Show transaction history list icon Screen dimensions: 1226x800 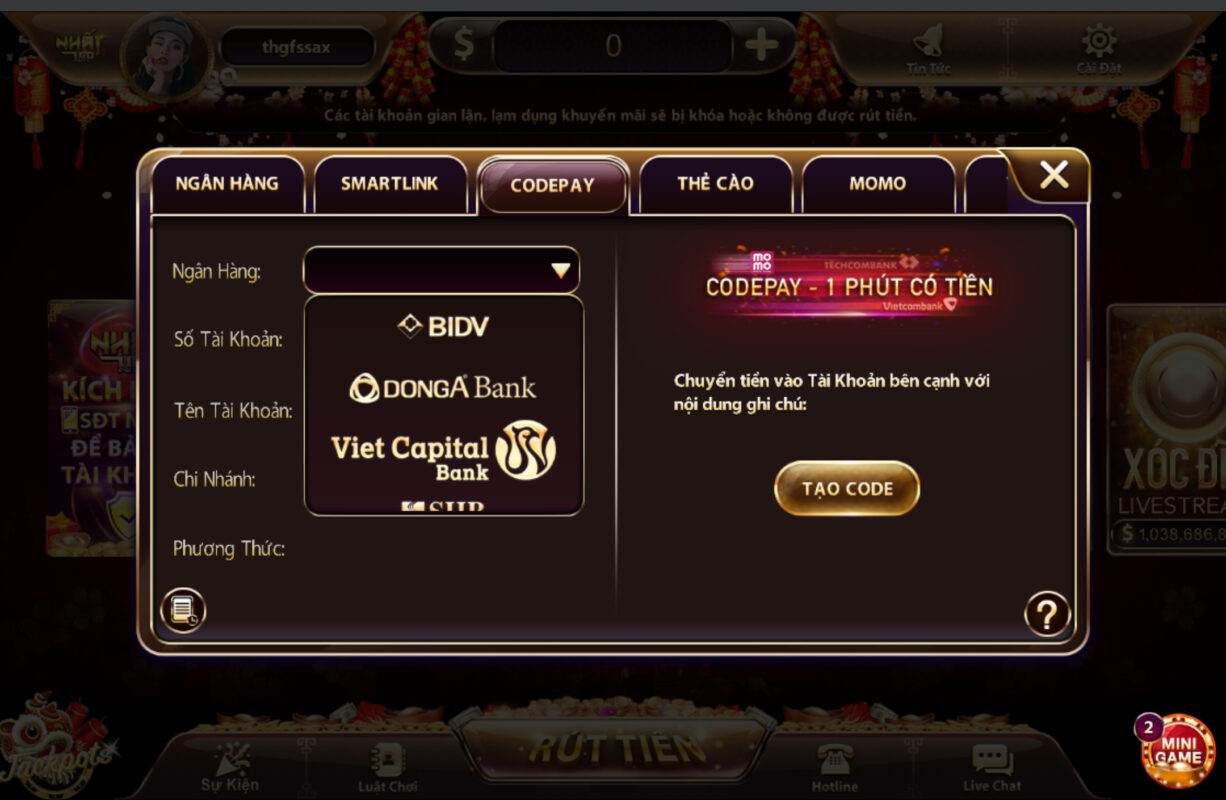coord(183,609)
